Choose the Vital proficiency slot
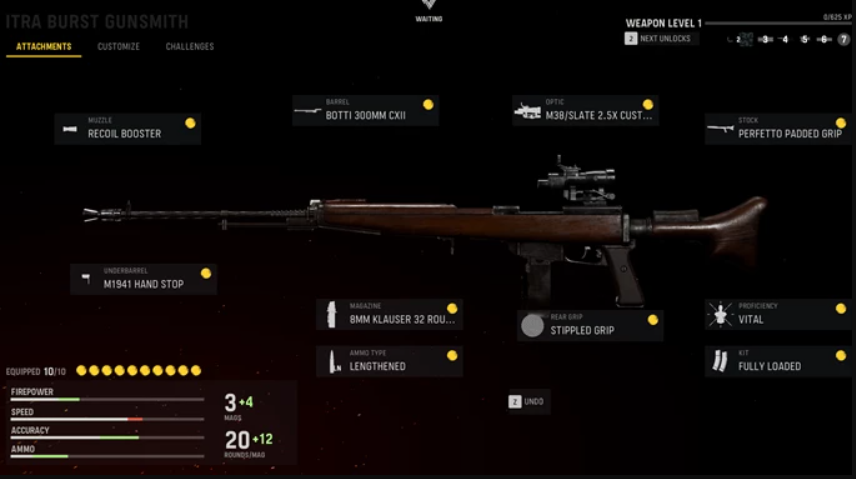 point(778,315)
